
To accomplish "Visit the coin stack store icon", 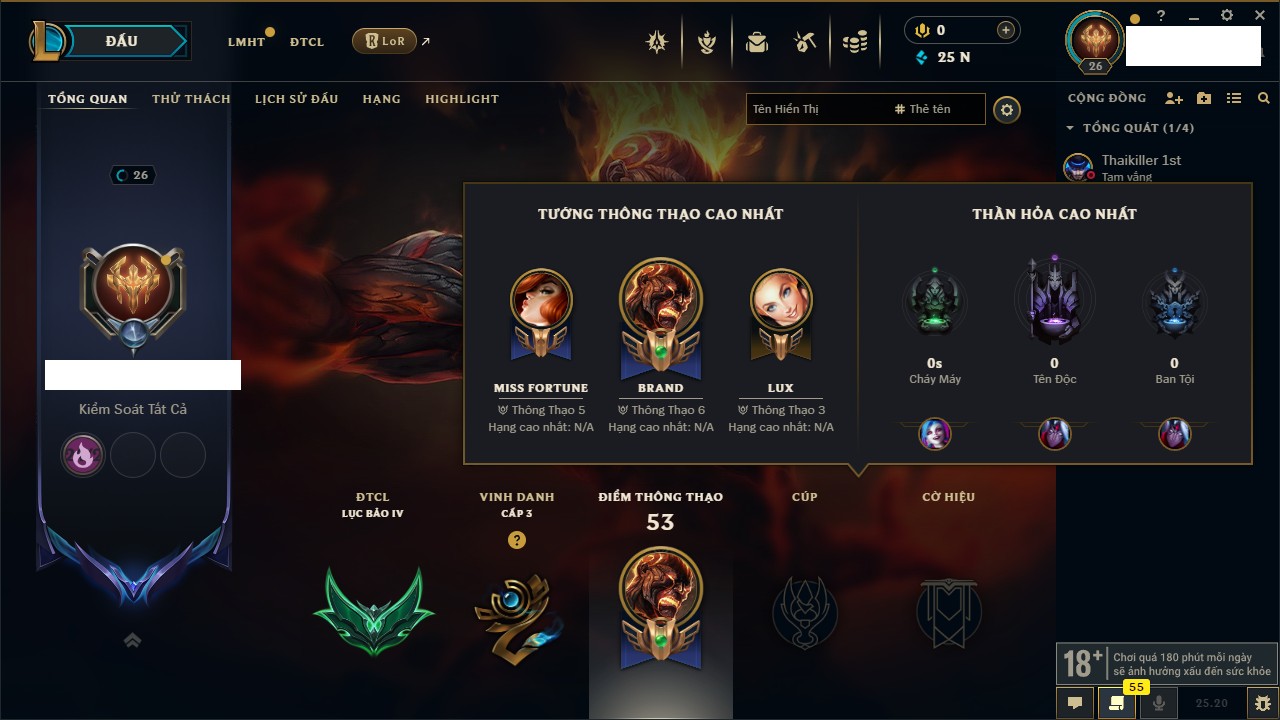I will click(x=854, y=42).
